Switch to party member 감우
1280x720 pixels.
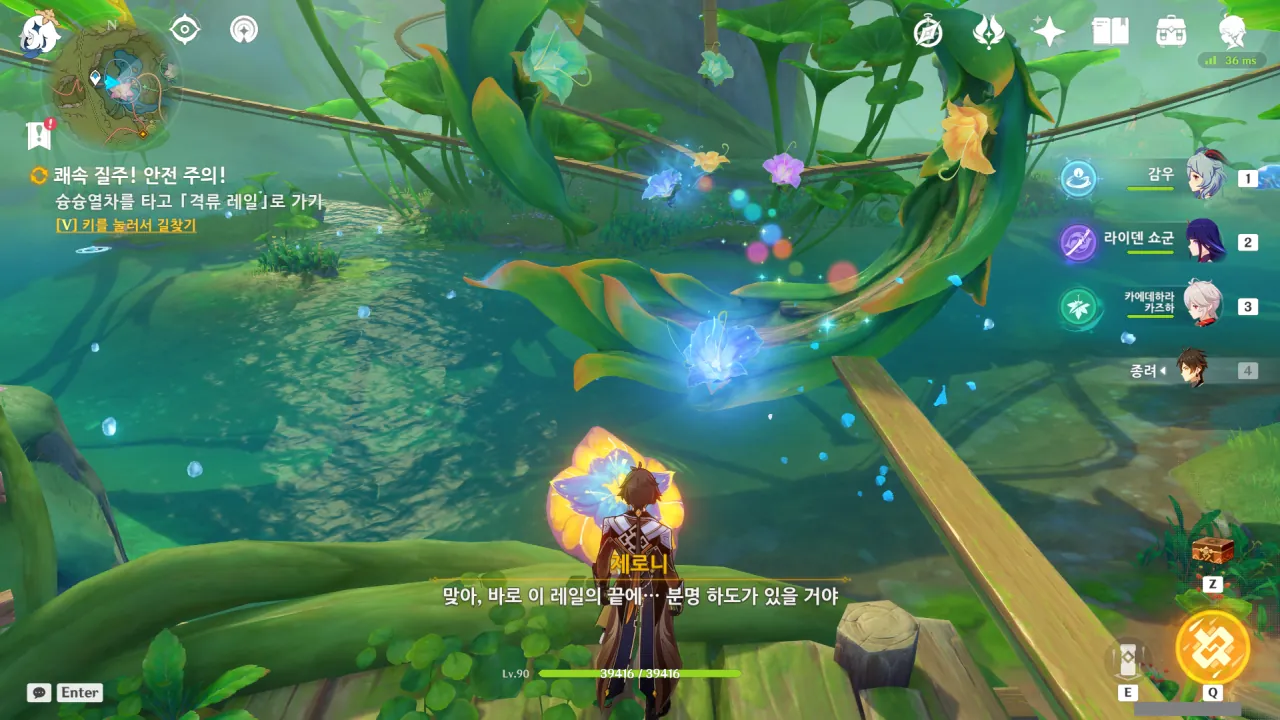(x=1204, y=177)
